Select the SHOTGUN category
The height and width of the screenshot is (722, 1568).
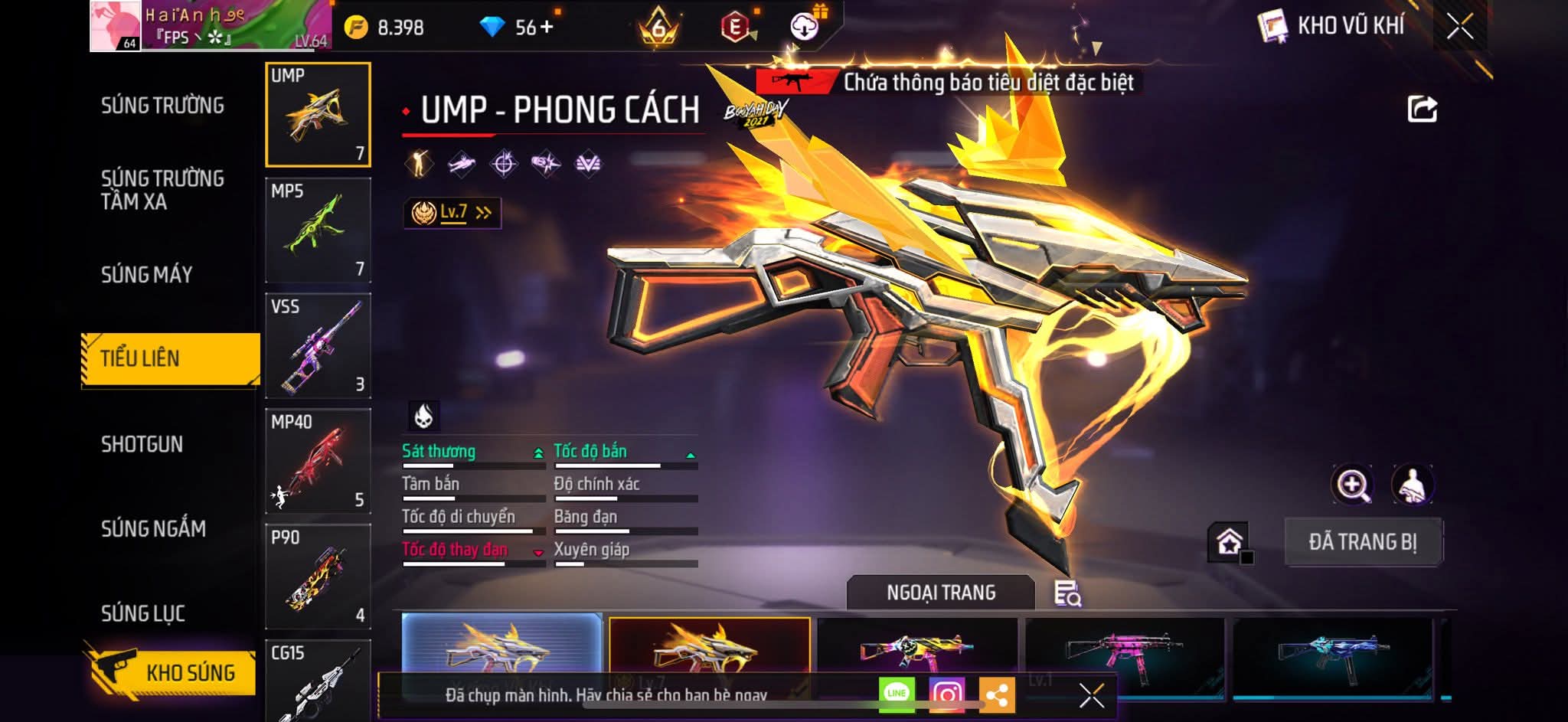click(x=142, y=445)
